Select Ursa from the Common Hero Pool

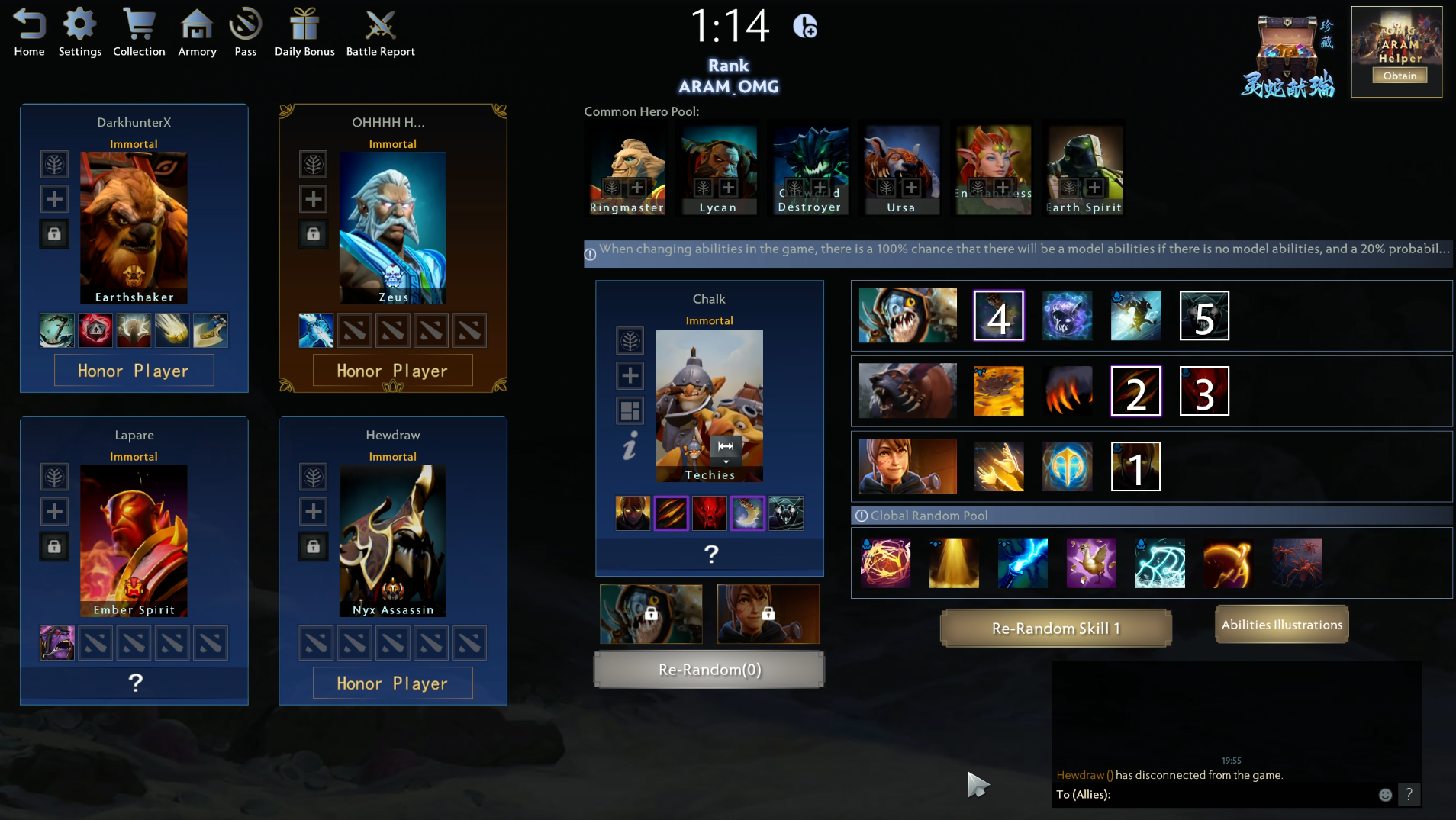[x=901, y=169]
